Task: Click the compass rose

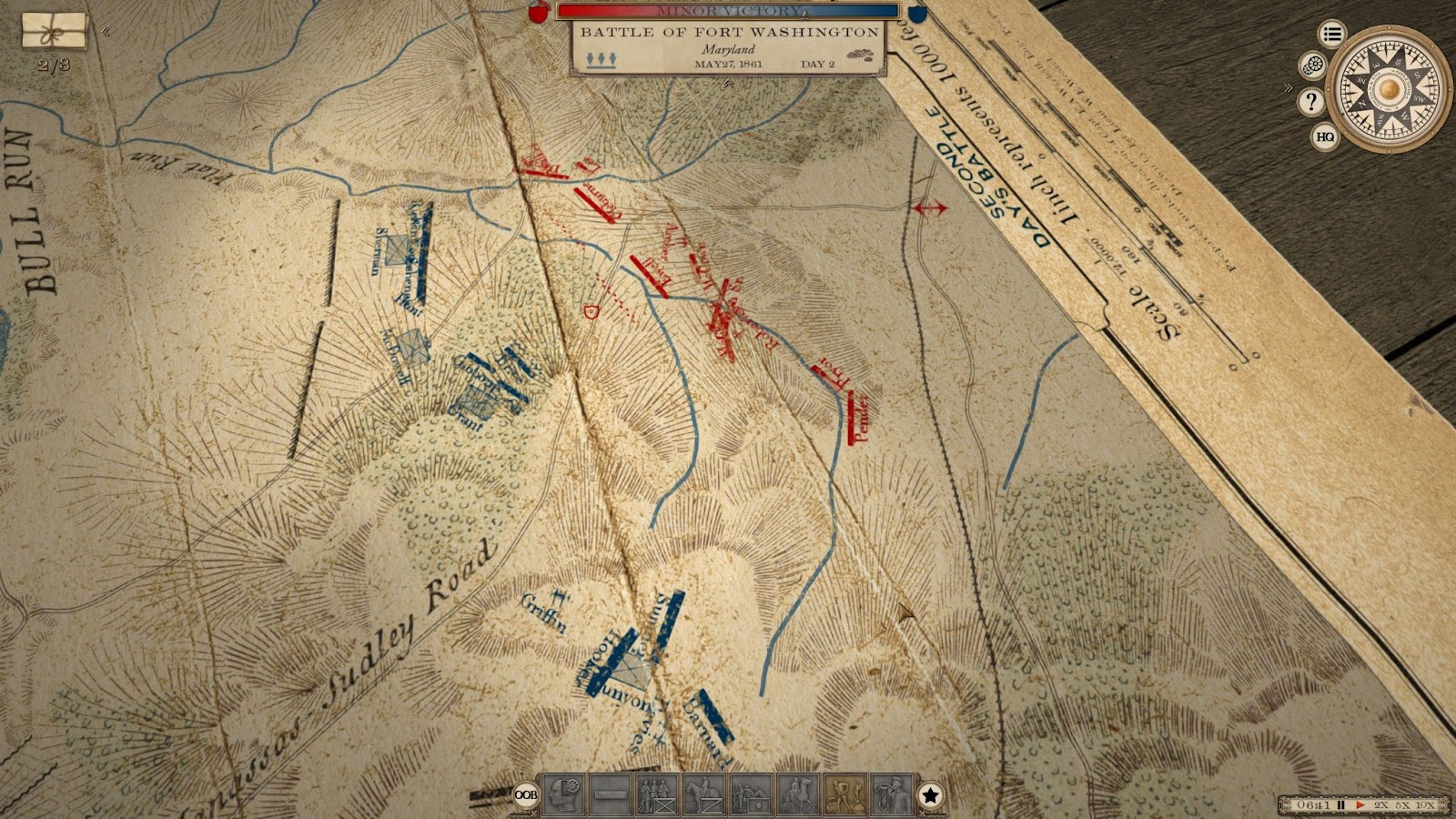Action: 1388,88
